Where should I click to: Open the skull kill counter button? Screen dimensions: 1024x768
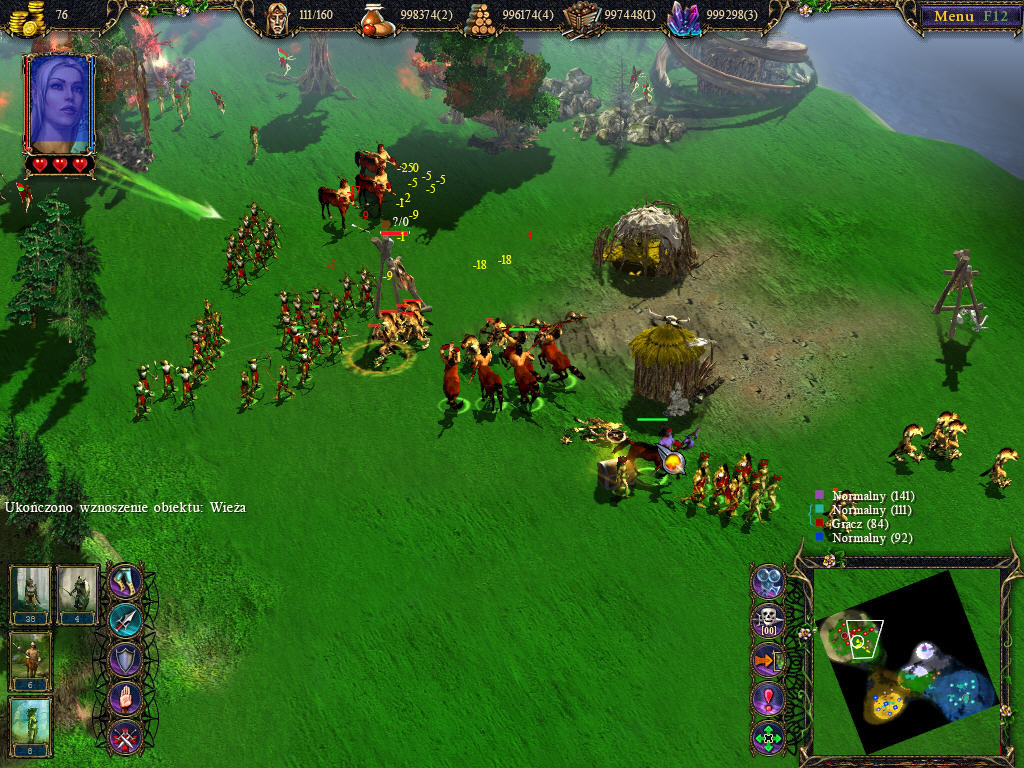(768, 621)
